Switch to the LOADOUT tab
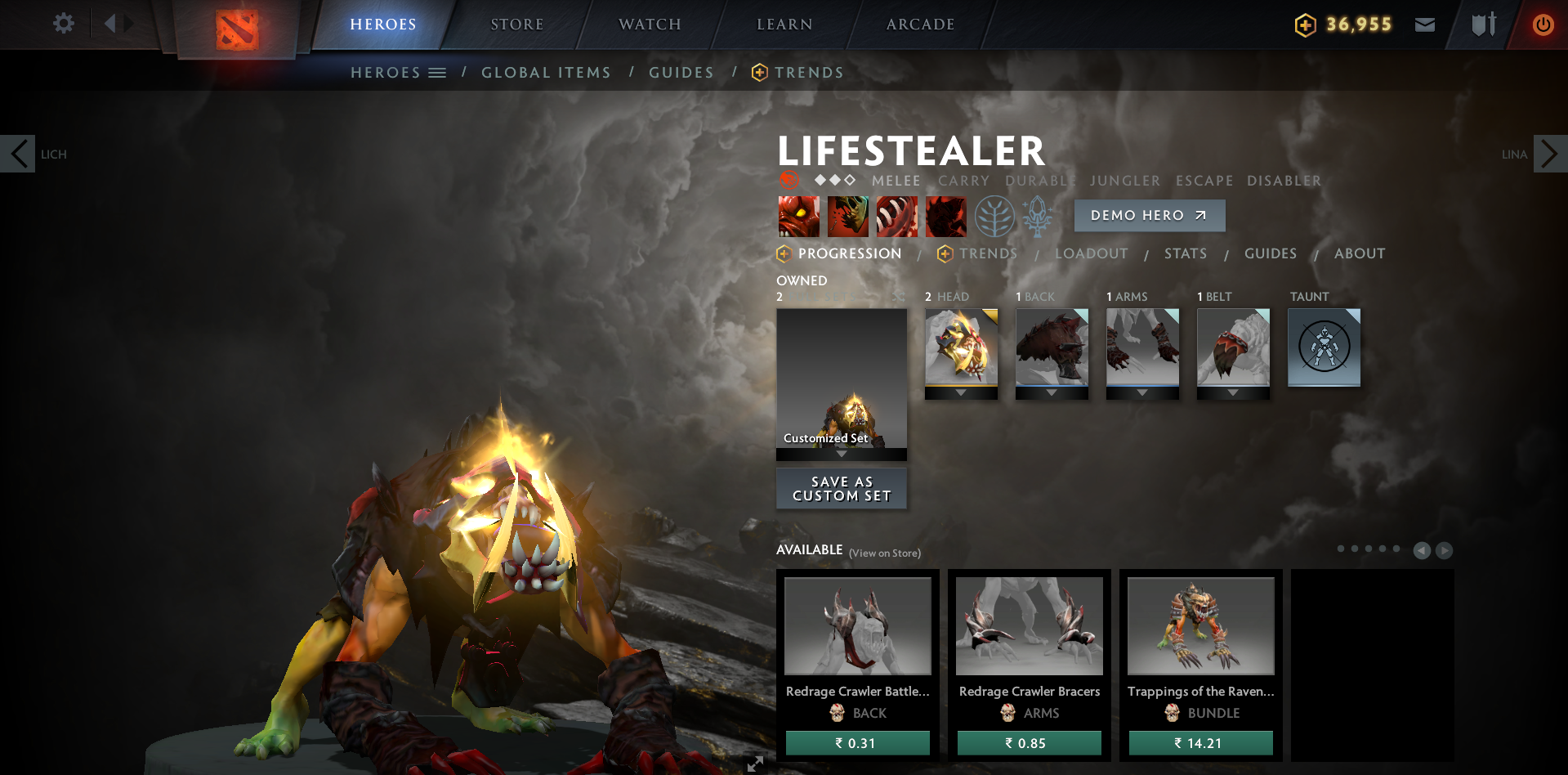Viewport: 1568px width, 775px height. 1092,253
